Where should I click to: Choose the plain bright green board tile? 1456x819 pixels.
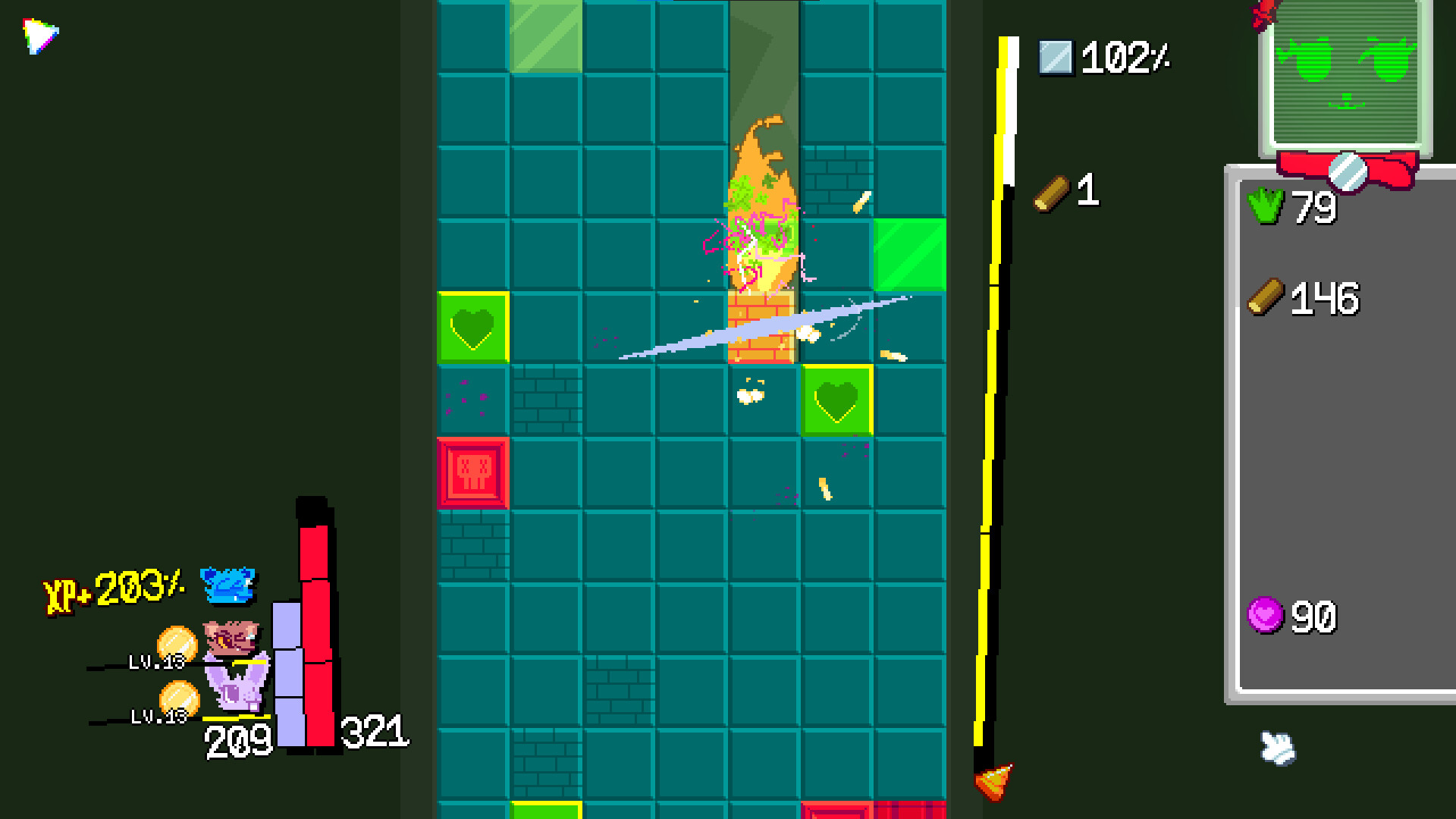pos(909,255)
